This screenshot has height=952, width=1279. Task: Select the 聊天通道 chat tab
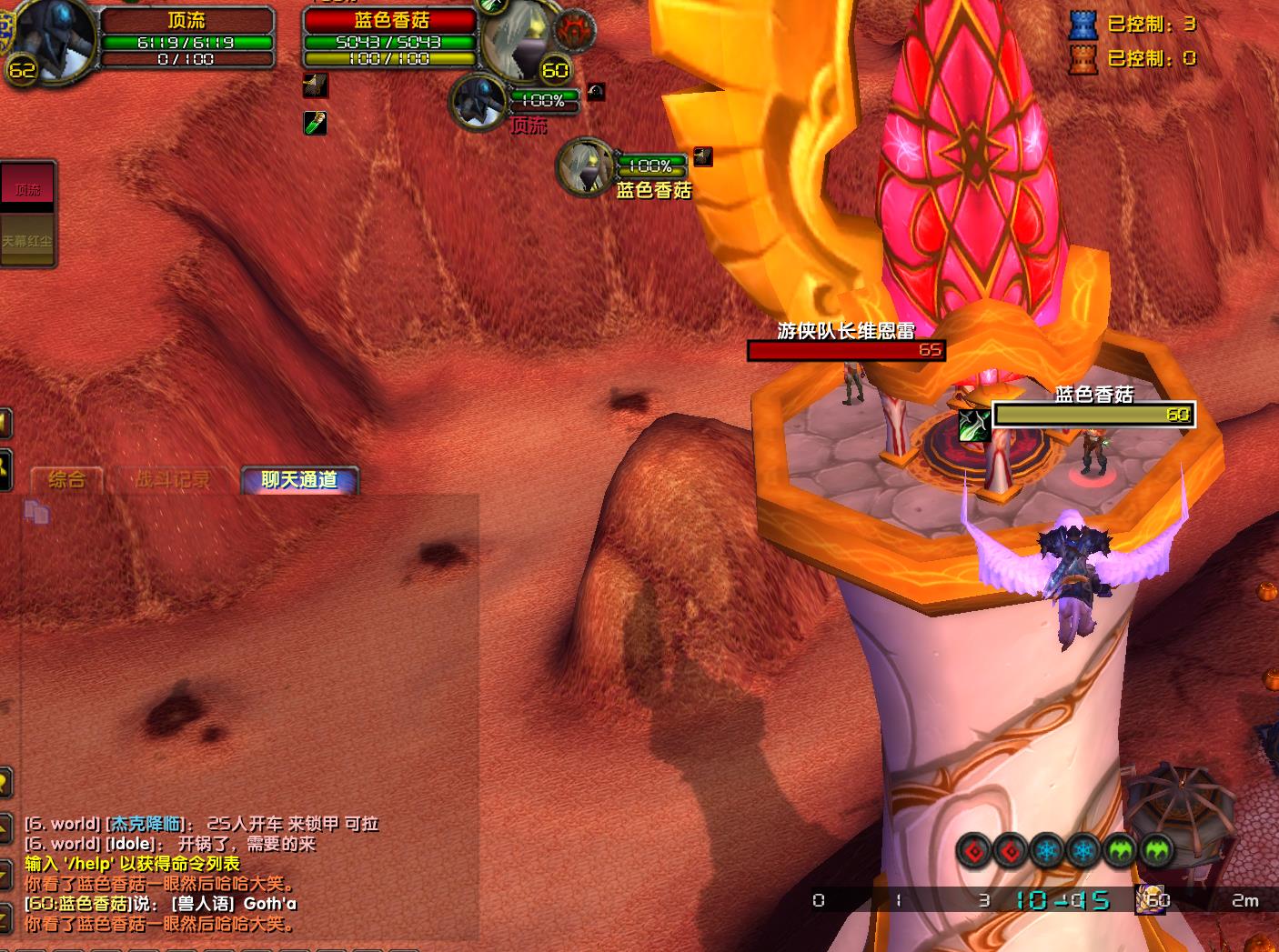(x=299, y=479)
